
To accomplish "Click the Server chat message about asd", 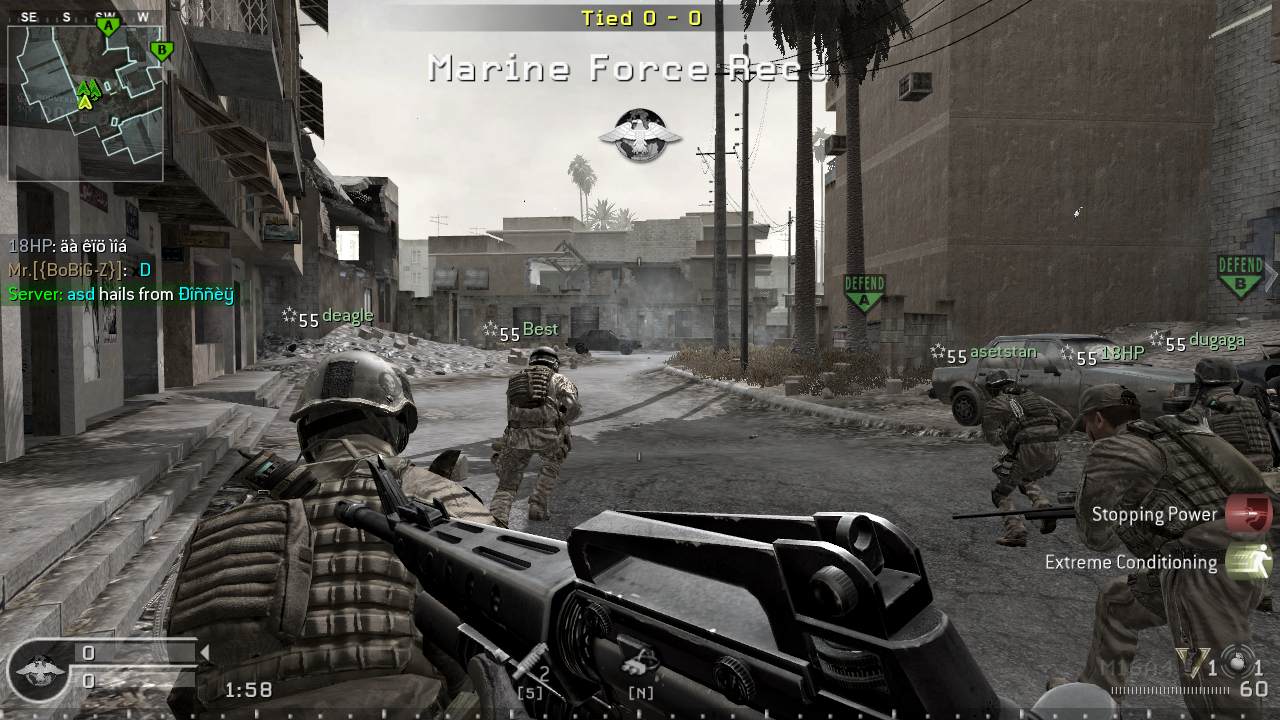I will pos(121,294).
